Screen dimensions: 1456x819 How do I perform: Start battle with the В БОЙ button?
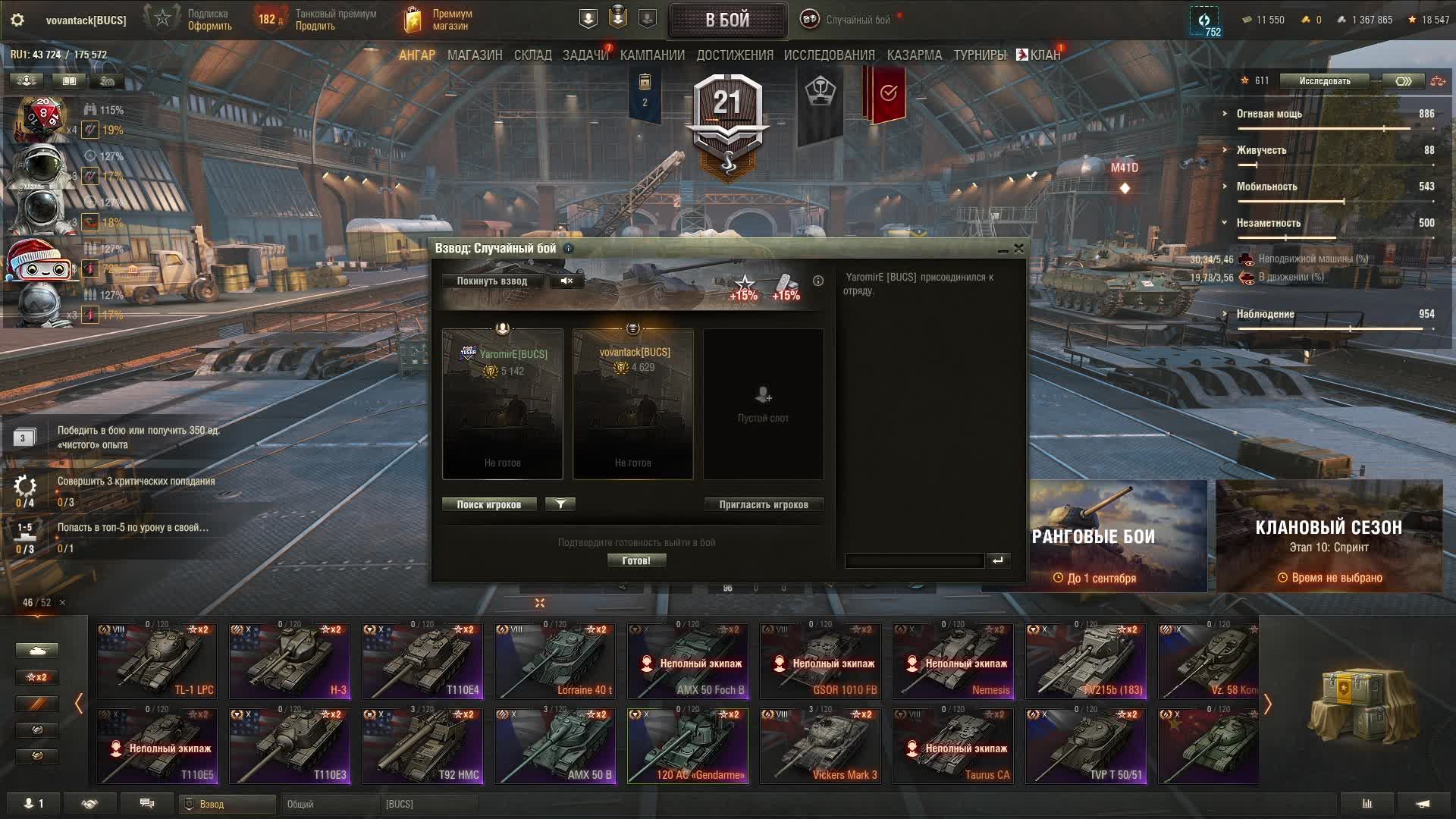point(727,20)
